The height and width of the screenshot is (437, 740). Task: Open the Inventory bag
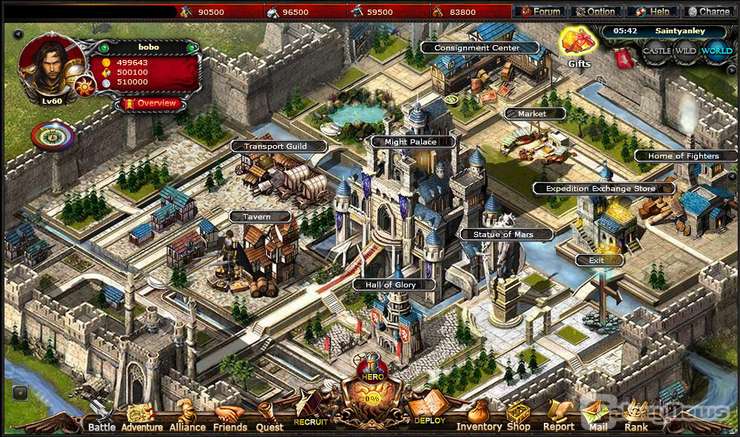[479, 416]
